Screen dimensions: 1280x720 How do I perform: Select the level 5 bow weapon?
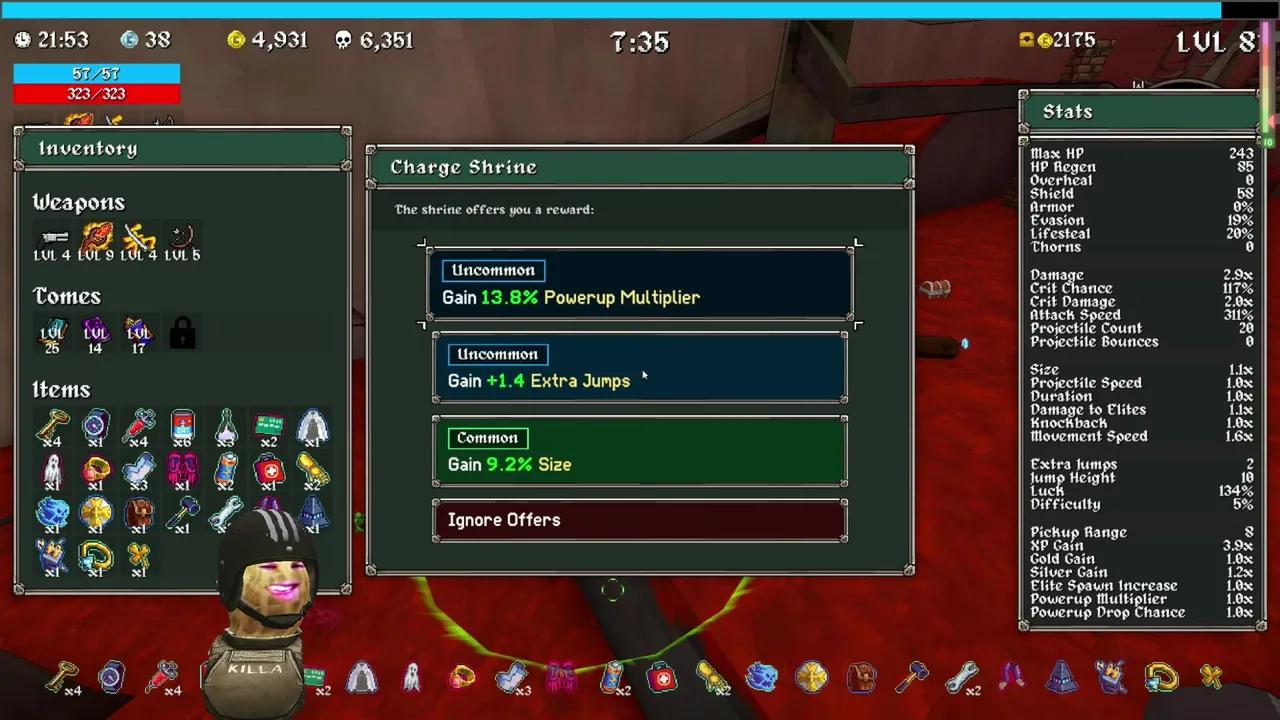(x=182, y=238)
